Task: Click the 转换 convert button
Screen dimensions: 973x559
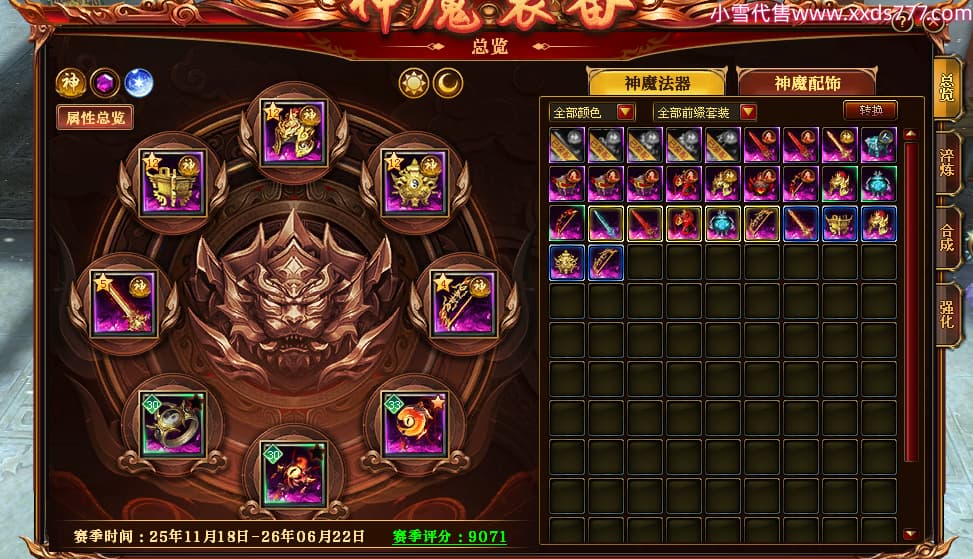Action: [869, 110]
